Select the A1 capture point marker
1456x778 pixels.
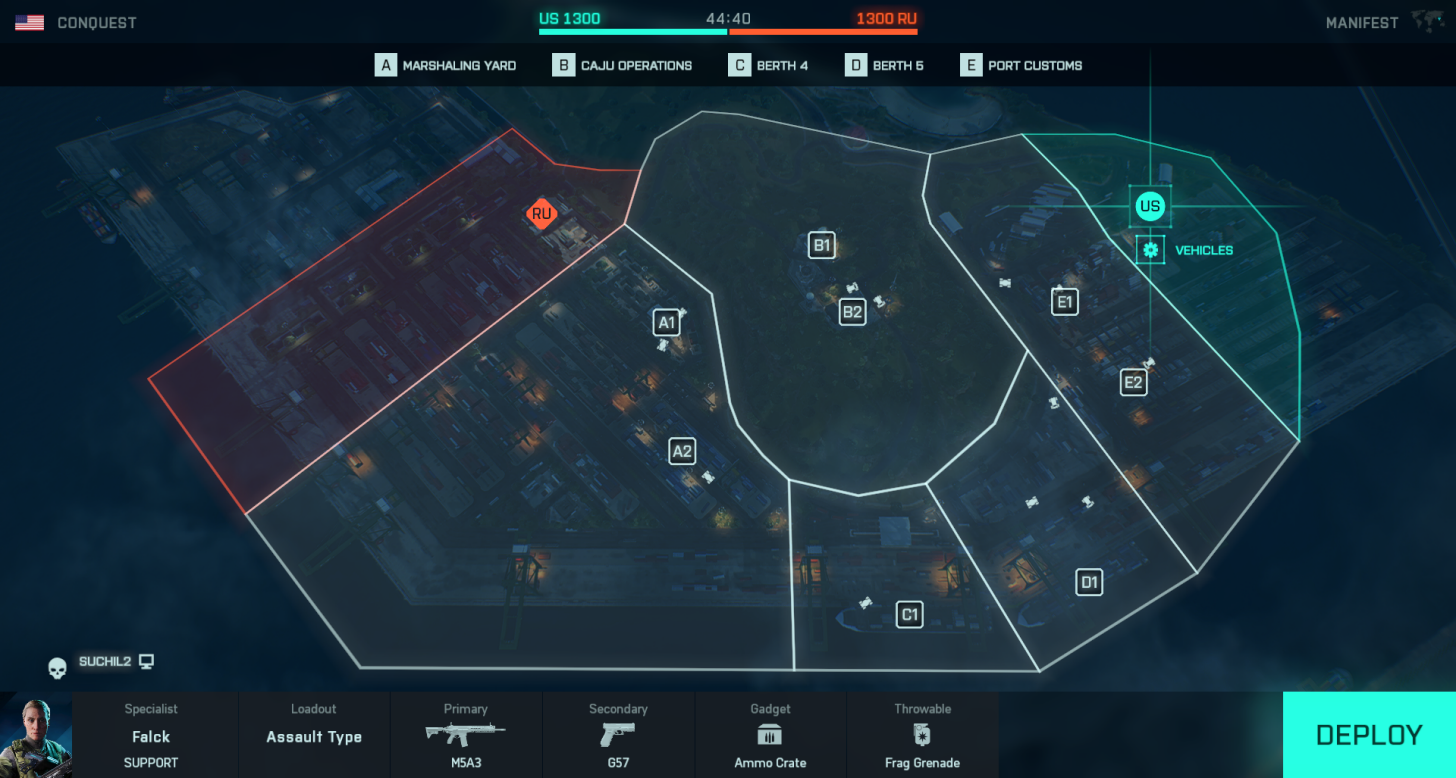tap(666, 323)
